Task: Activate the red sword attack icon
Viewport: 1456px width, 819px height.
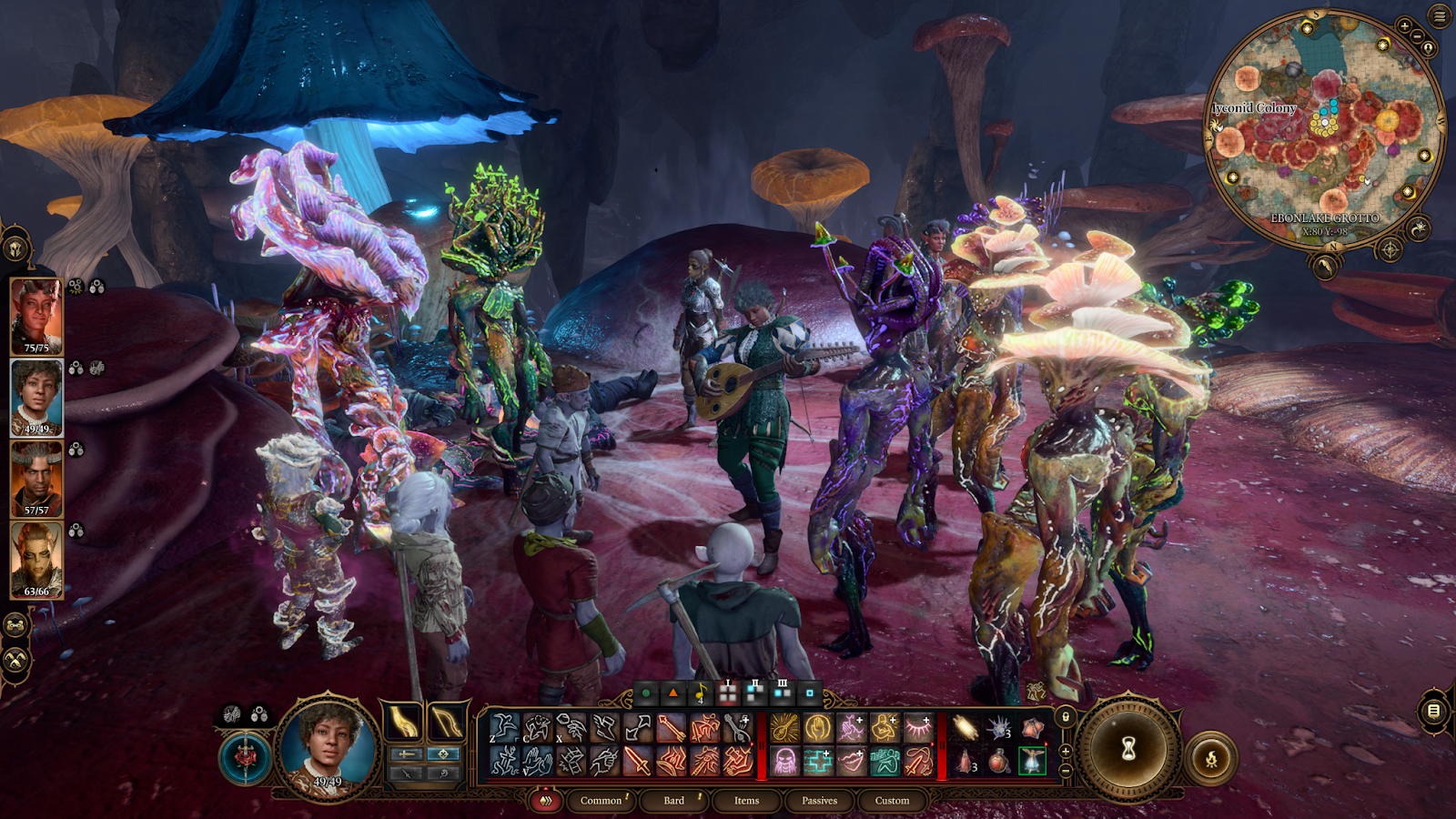Action: click(637, 761)
